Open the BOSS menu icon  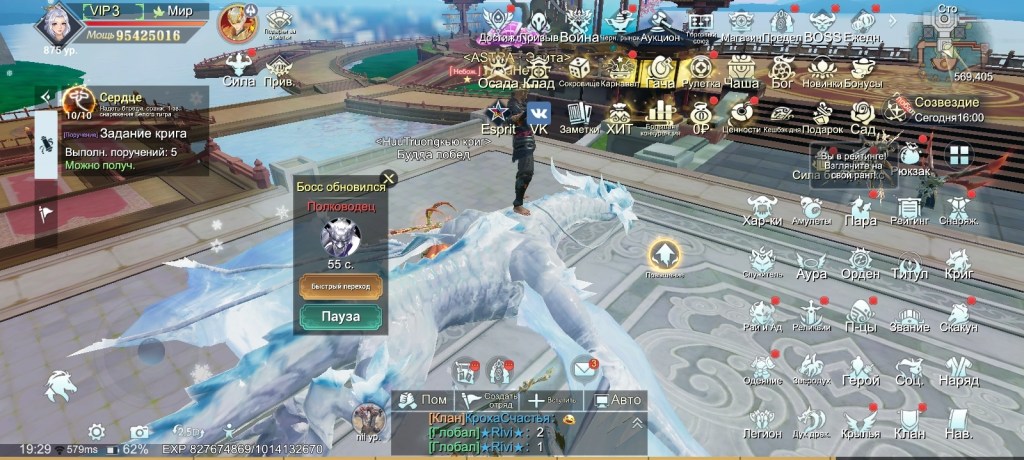pyautogui.click(x=822, y=25)
